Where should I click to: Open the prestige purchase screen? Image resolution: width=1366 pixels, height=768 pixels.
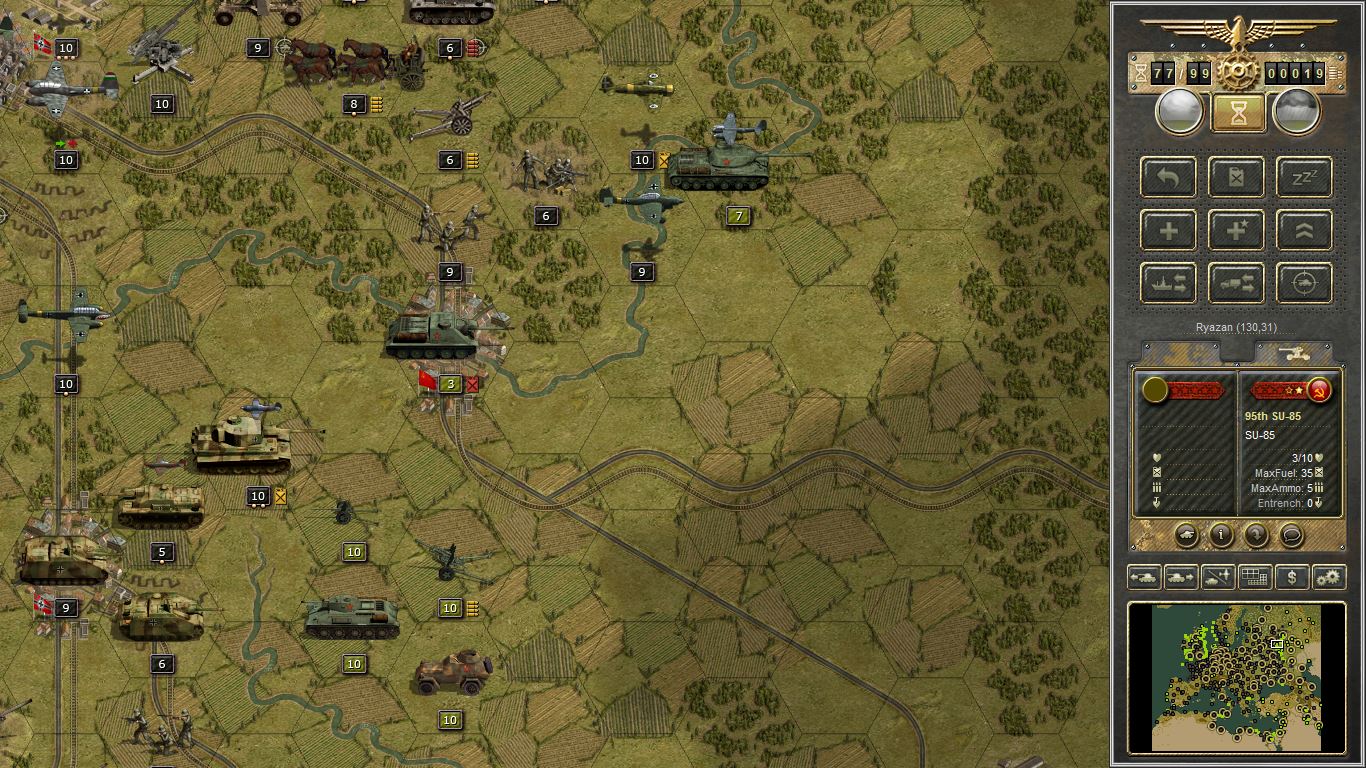point(1290,577)
